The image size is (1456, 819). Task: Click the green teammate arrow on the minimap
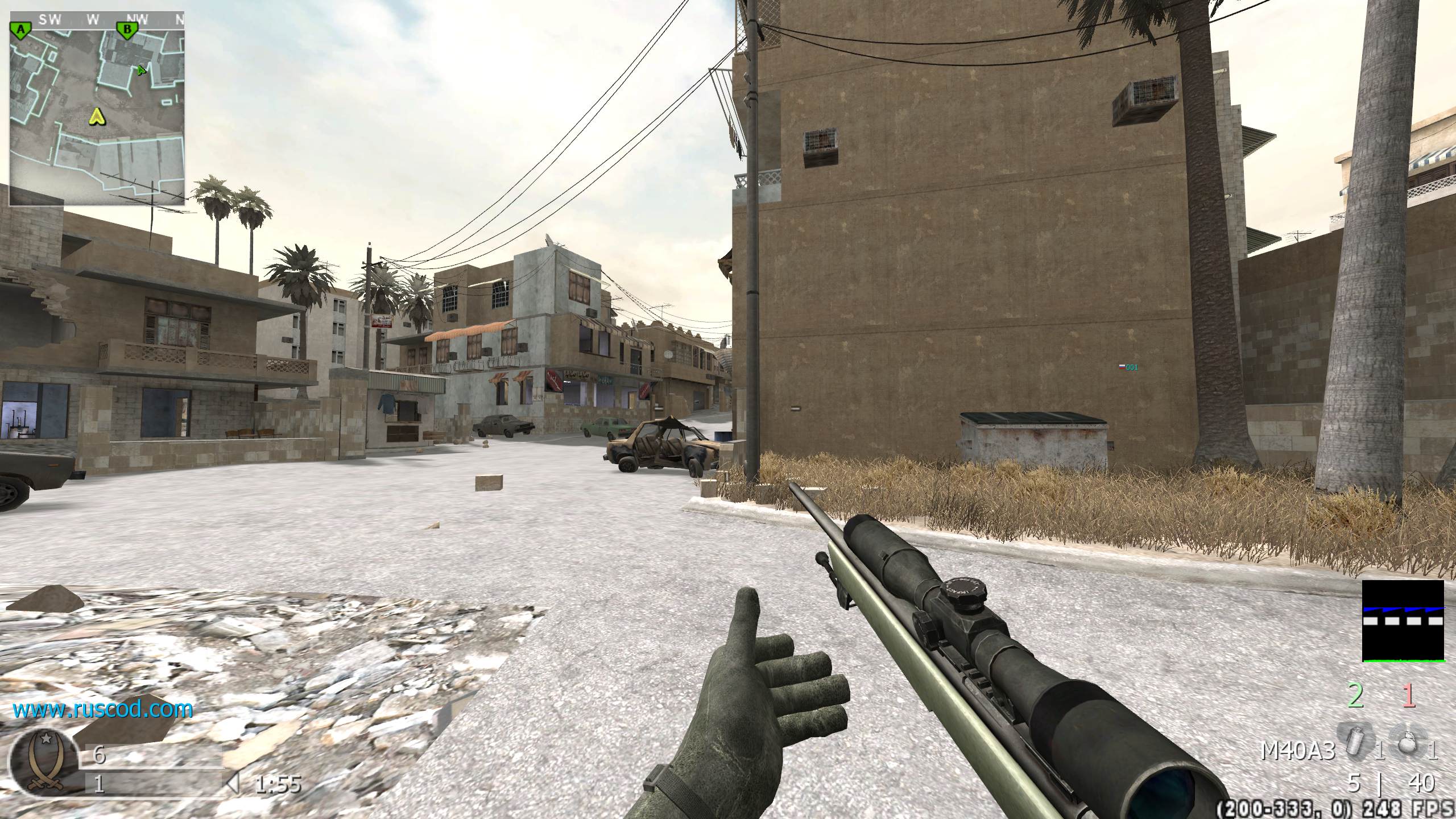coord(141,71)
